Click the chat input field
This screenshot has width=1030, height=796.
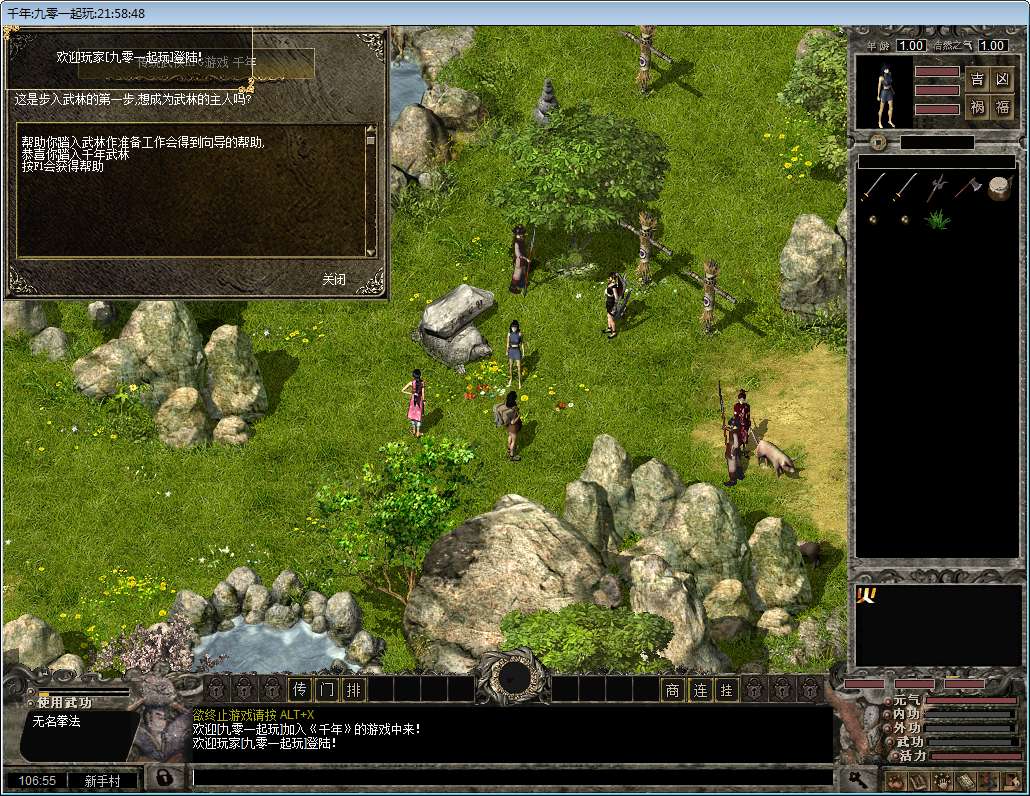click(510, 777)
